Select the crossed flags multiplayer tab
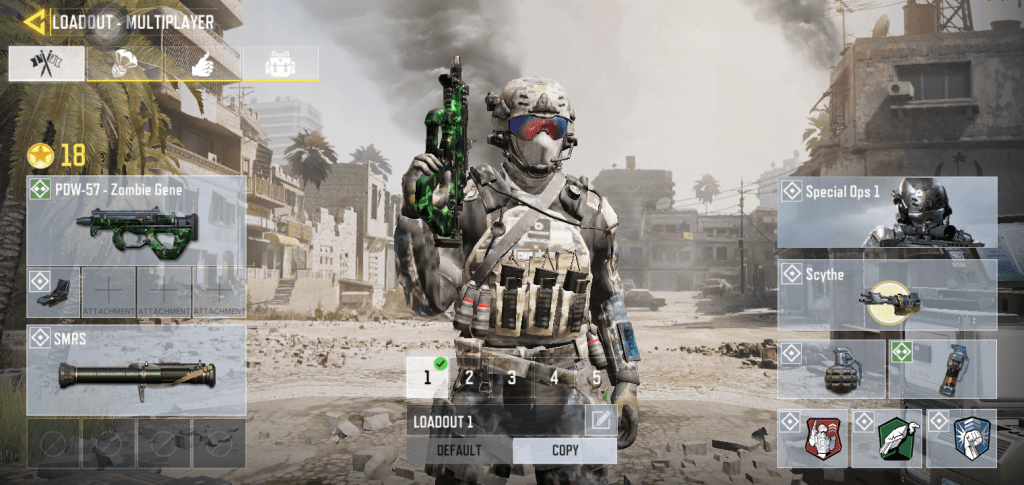The image size is (1024, 485). click(x=47, y=63)
